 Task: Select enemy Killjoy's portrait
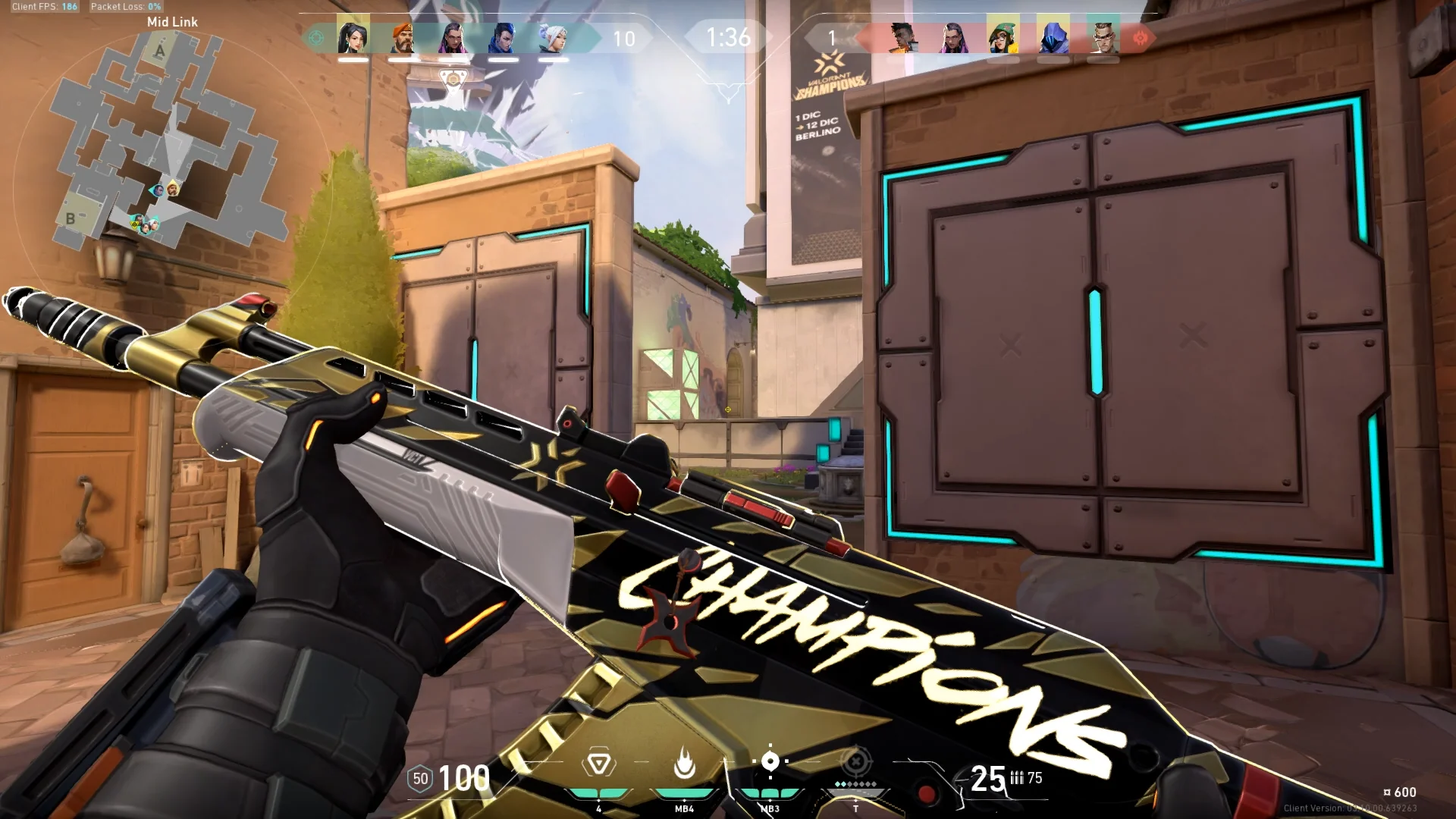pyautogui.click(x=1003, y=36)
